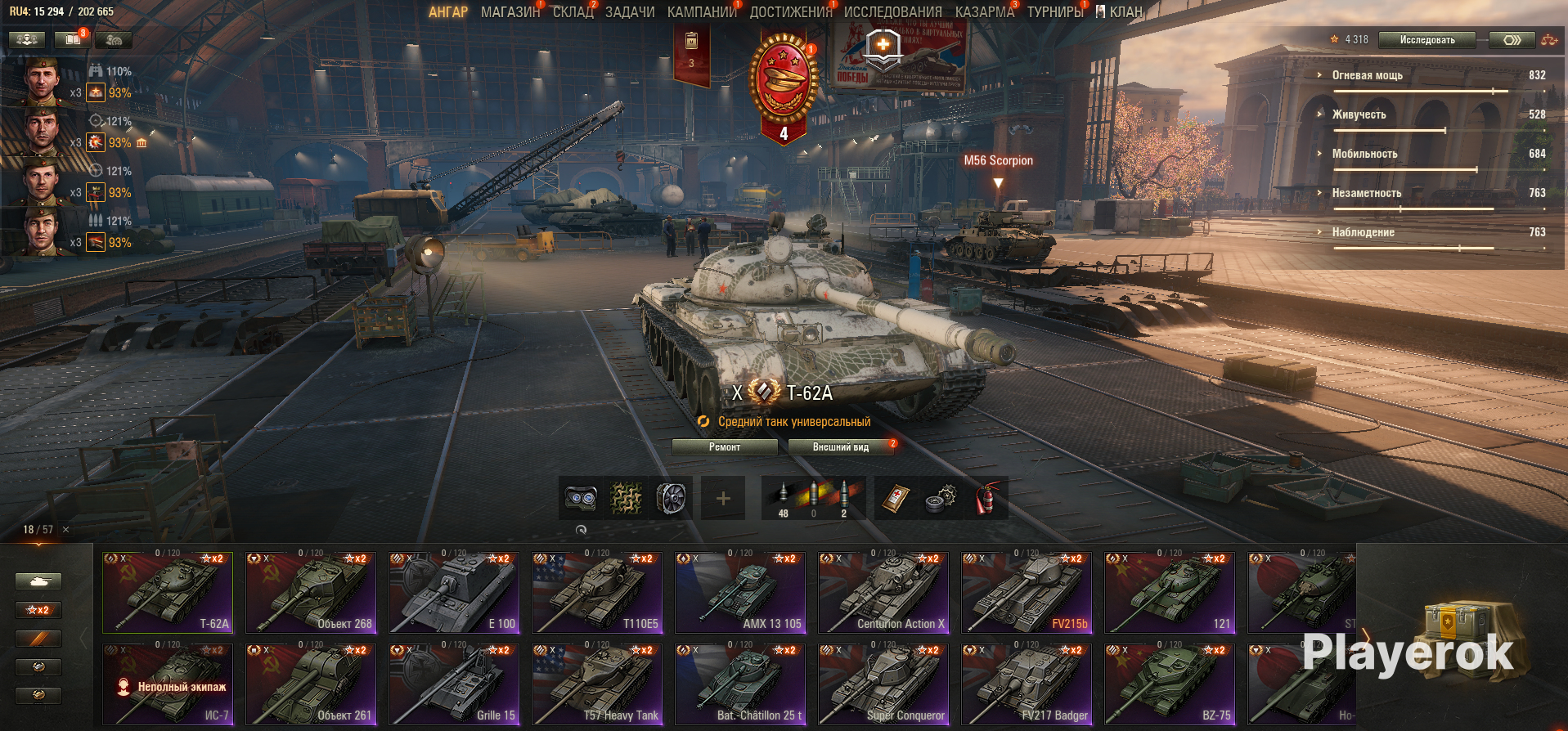
Task: Choose the Grille 15 tank card
Action: [x=454, y=684]
